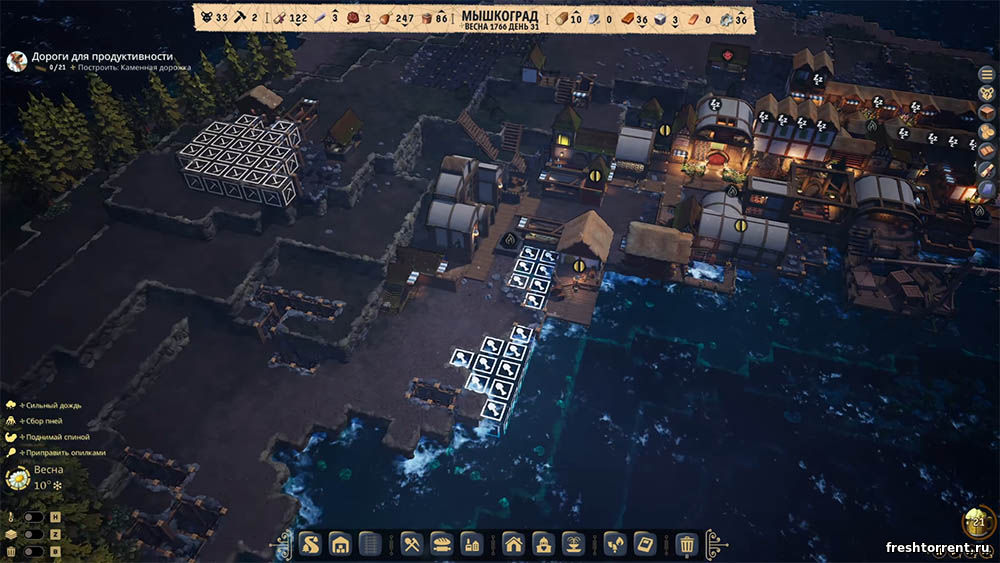Open the pickaxe and hammer production category
Viewport: 1000px width, 563px height.
(x=413, y=544)
